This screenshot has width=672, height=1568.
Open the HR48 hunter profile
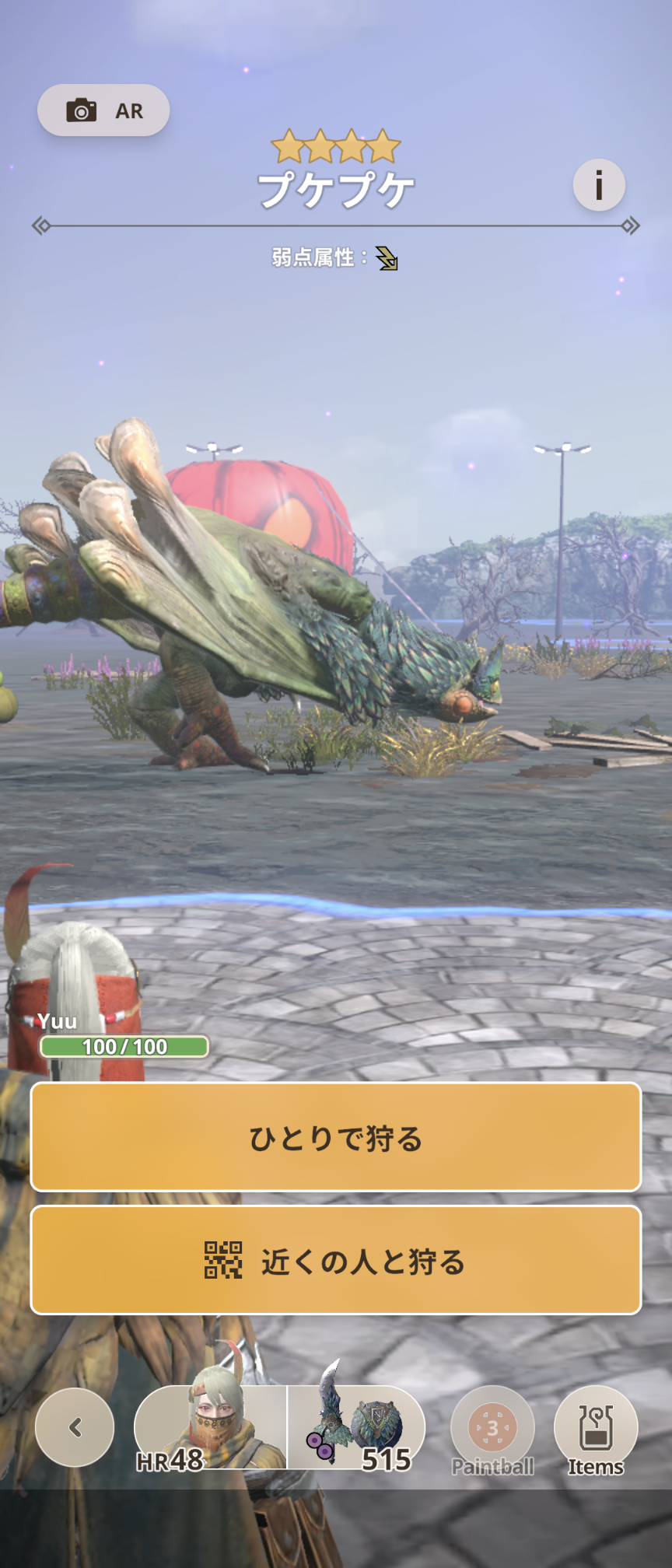(210, 1428)
